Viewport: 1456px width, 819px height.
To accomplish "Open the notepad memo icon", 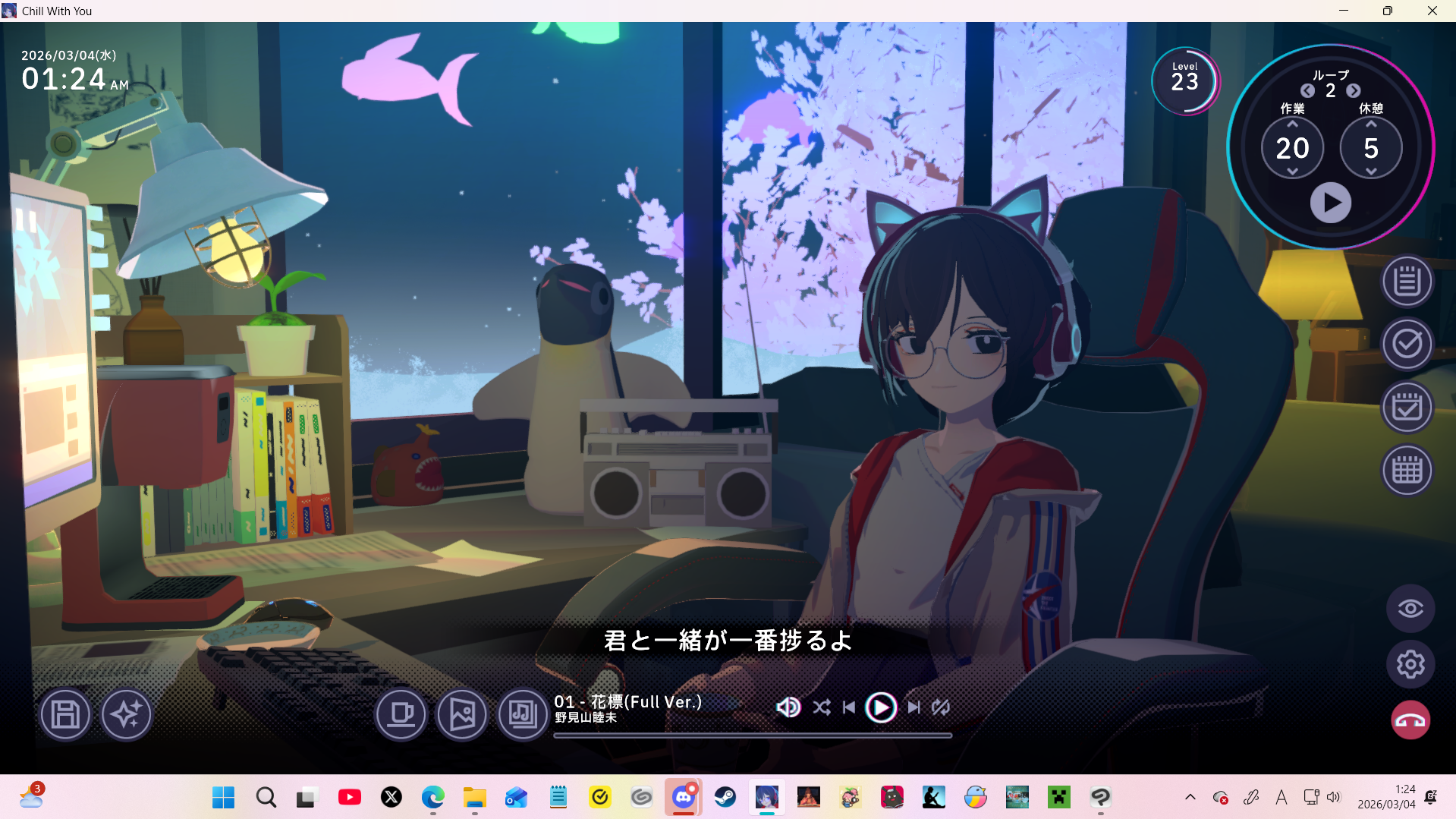I will click(1407, 282).
